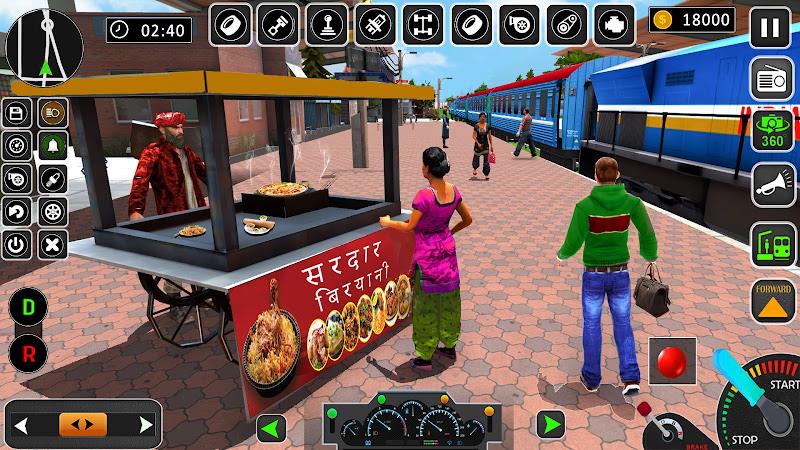Hit the red round button
Screen dimensions: 800x450
(671, 361)
